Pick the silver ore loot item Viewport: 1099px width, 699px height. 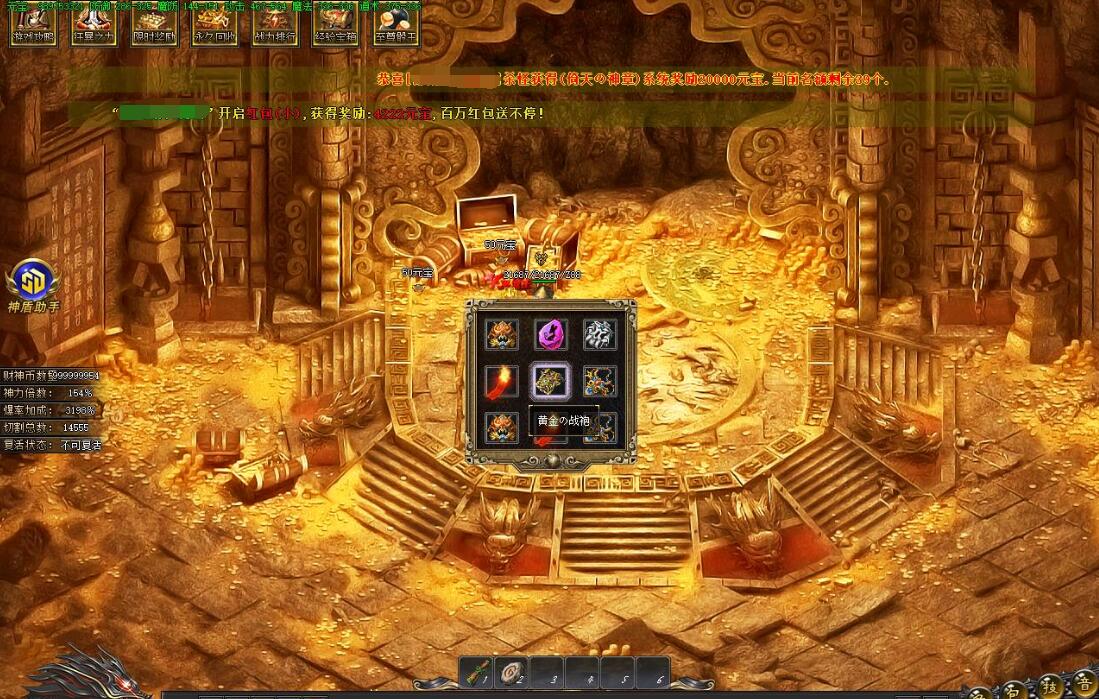point(599,334)
